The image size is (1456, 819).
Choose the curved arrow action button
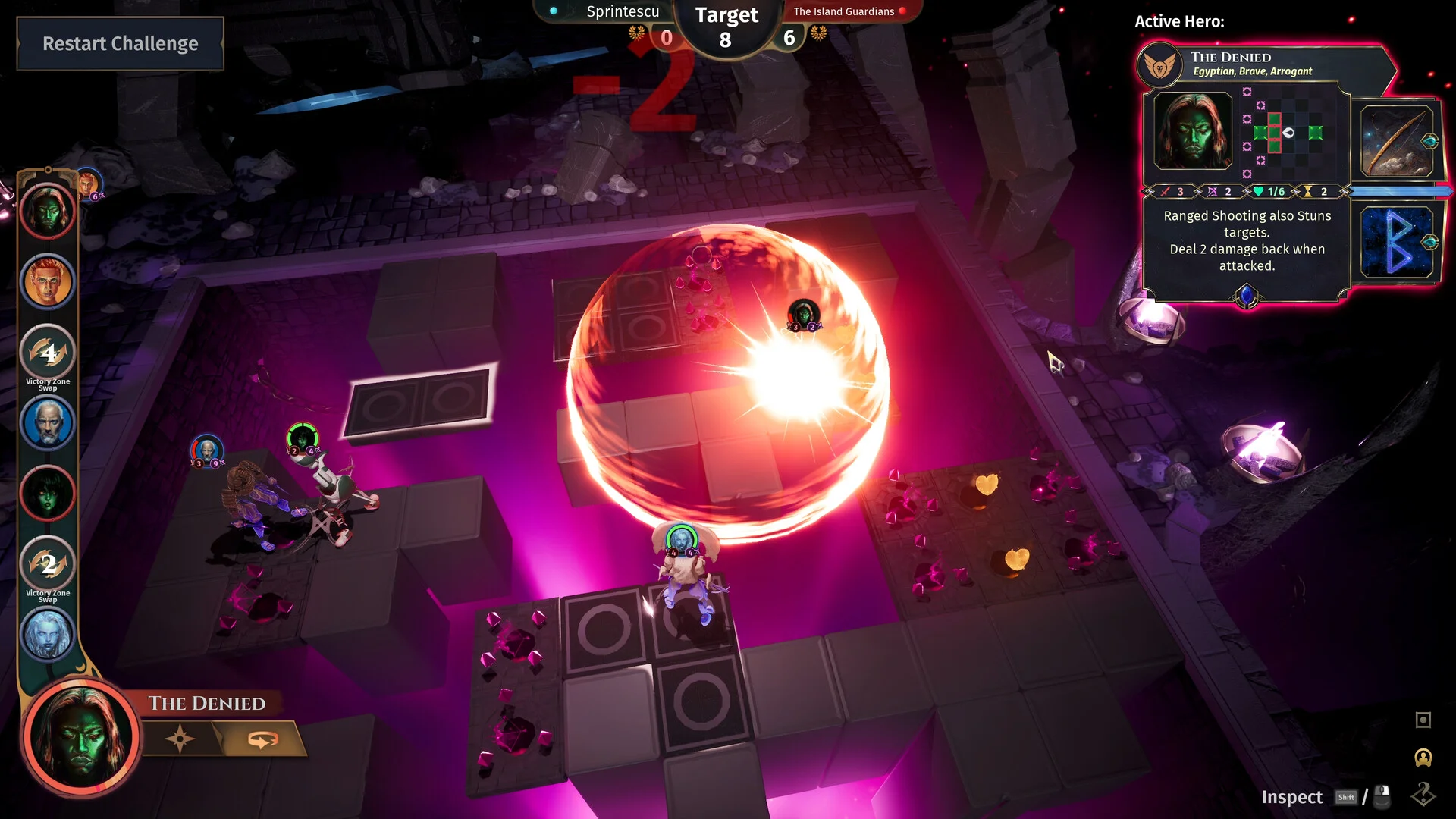(262, 739)
